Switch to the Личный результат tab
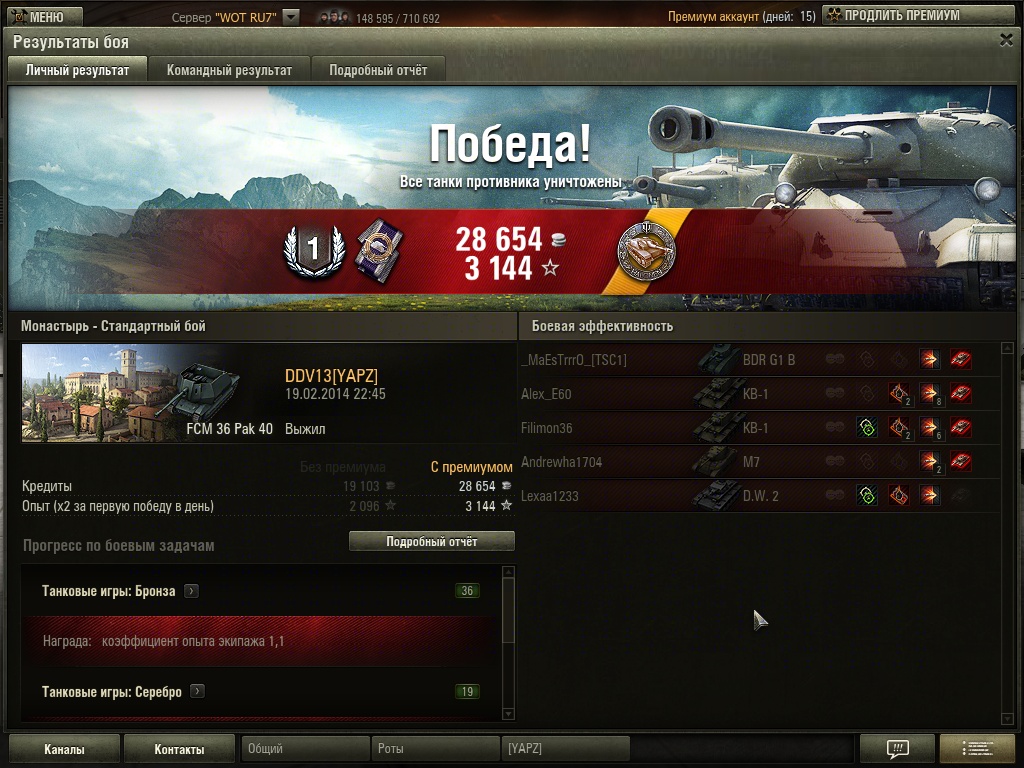The image size is (1024, 768). tap(77, 70)
